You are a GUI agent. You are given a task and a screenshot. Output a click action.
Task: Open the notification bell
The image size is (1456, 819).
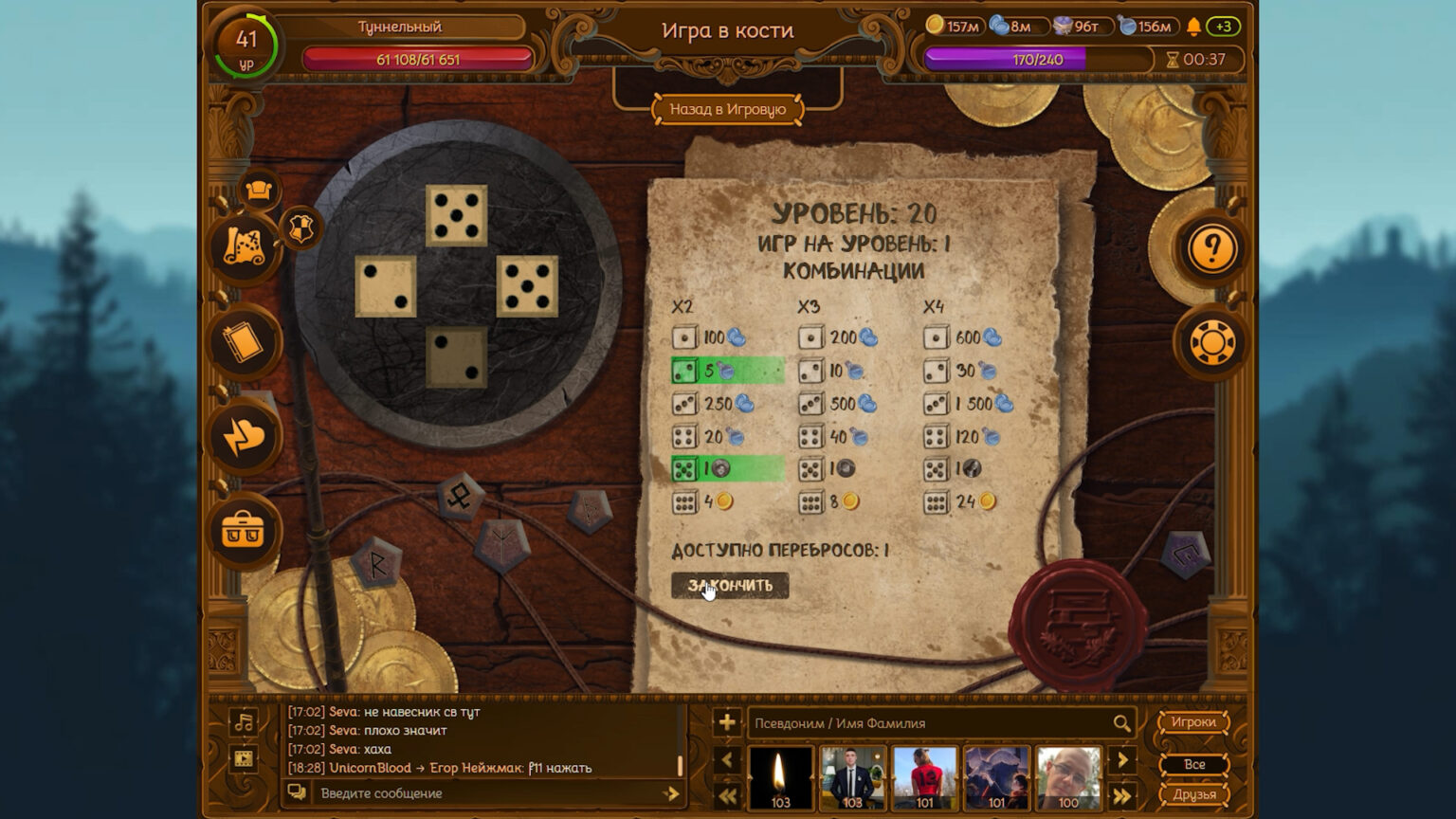click(1193, 27)
